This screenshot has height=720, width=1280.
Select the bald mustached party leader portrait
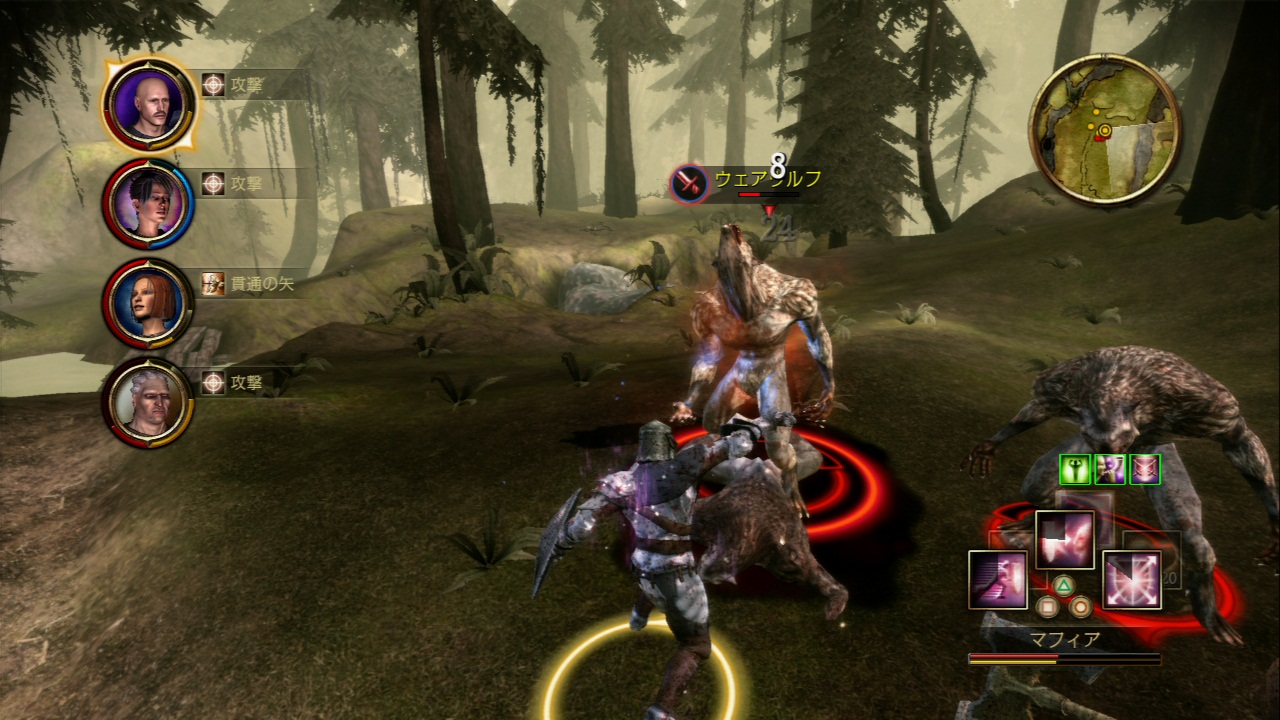pyautogui.click(x=148, y=104)
